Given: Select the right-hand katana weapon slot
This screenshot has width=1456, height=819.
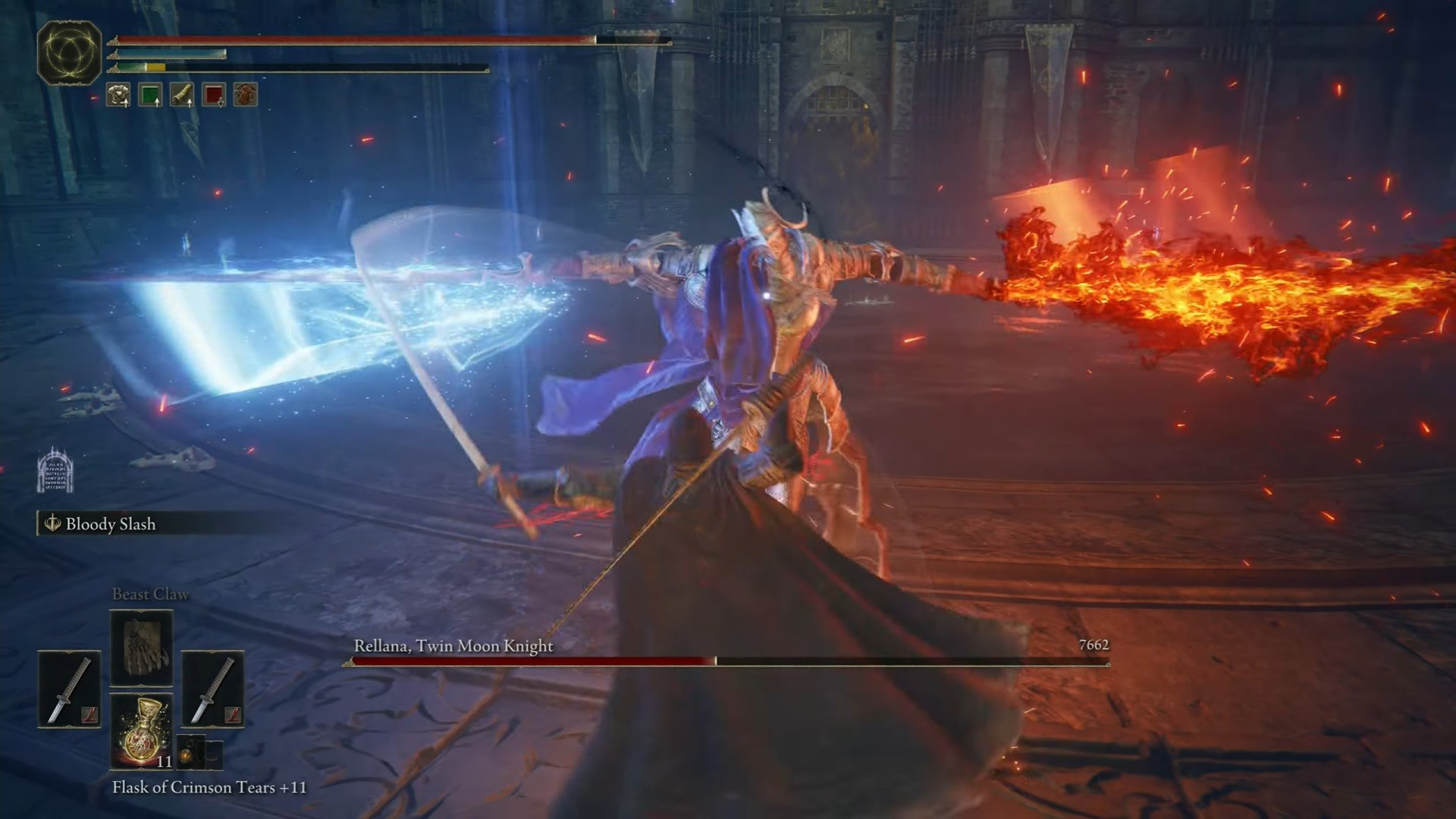Looking at the screenshot, I should click(x=212, y=689).
